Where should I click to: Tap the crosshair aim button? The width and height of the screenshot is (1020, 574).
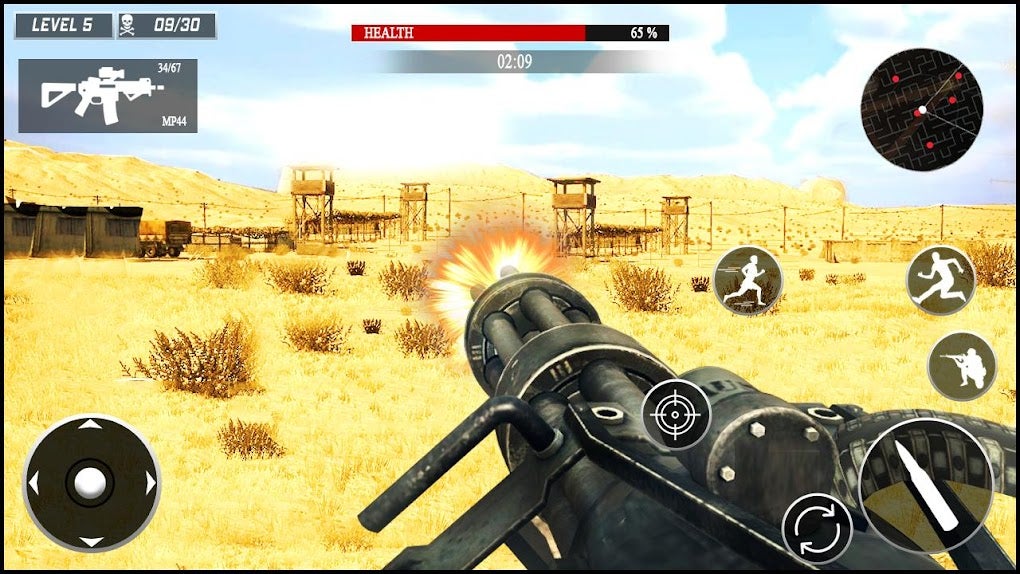click(x=676, y=414)
